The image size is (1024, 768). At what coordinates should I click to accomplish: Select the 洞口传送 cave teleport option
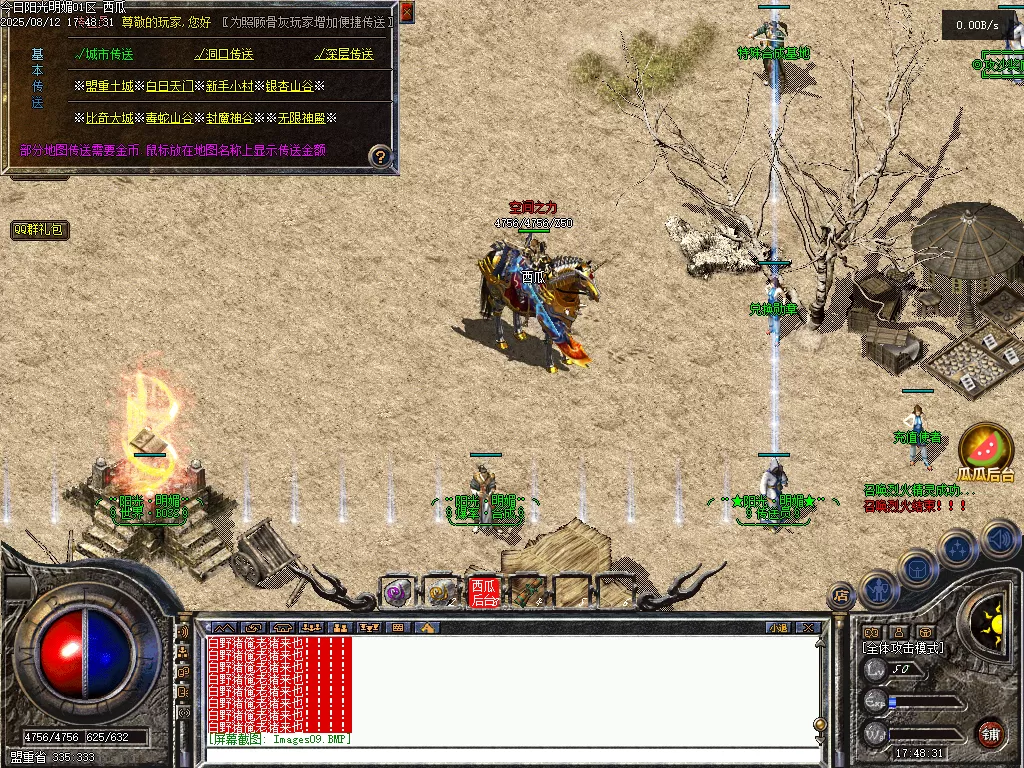224,54
